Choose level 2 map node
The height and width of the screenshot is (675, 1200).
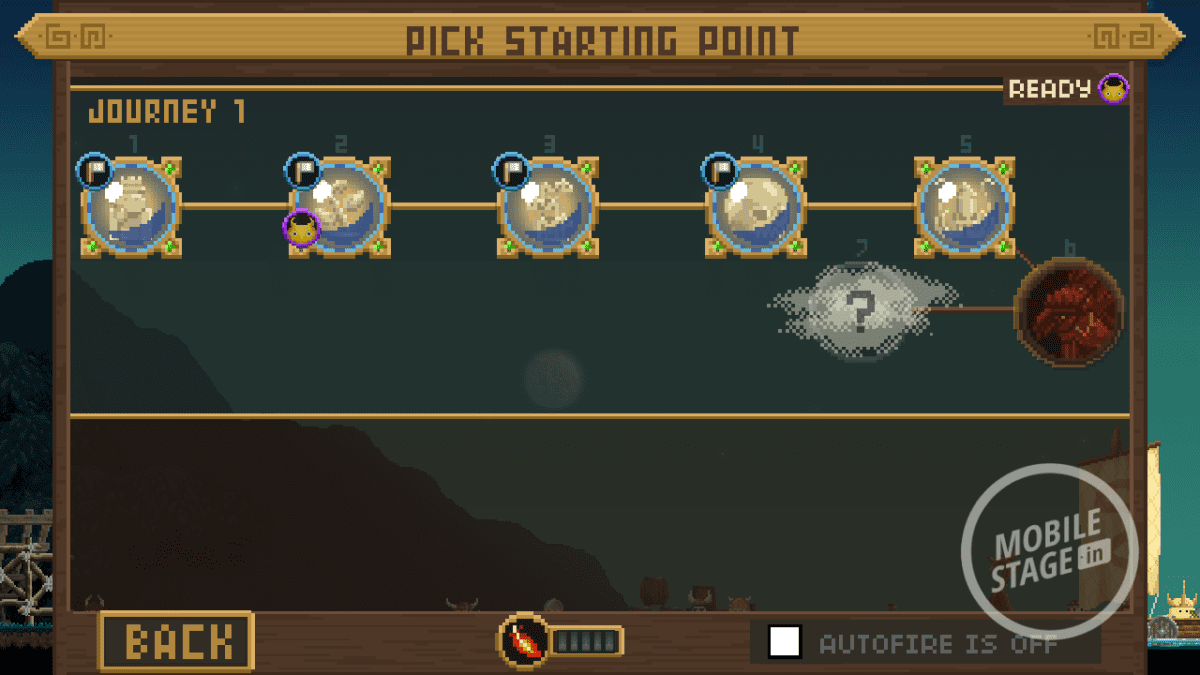[340, 207]
